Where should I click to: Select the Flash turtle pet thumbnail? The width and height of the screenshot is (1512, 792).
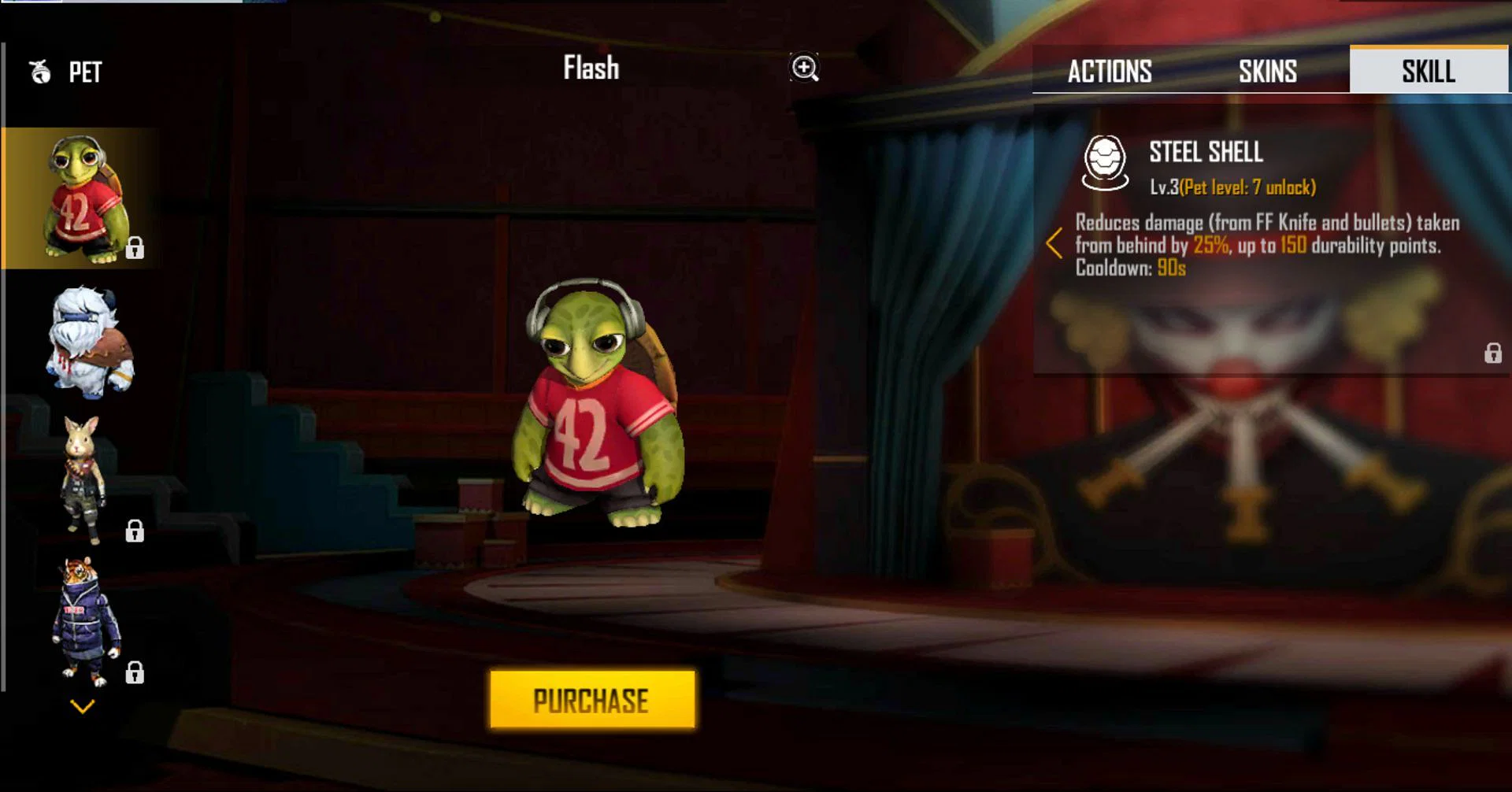(82, 198)
